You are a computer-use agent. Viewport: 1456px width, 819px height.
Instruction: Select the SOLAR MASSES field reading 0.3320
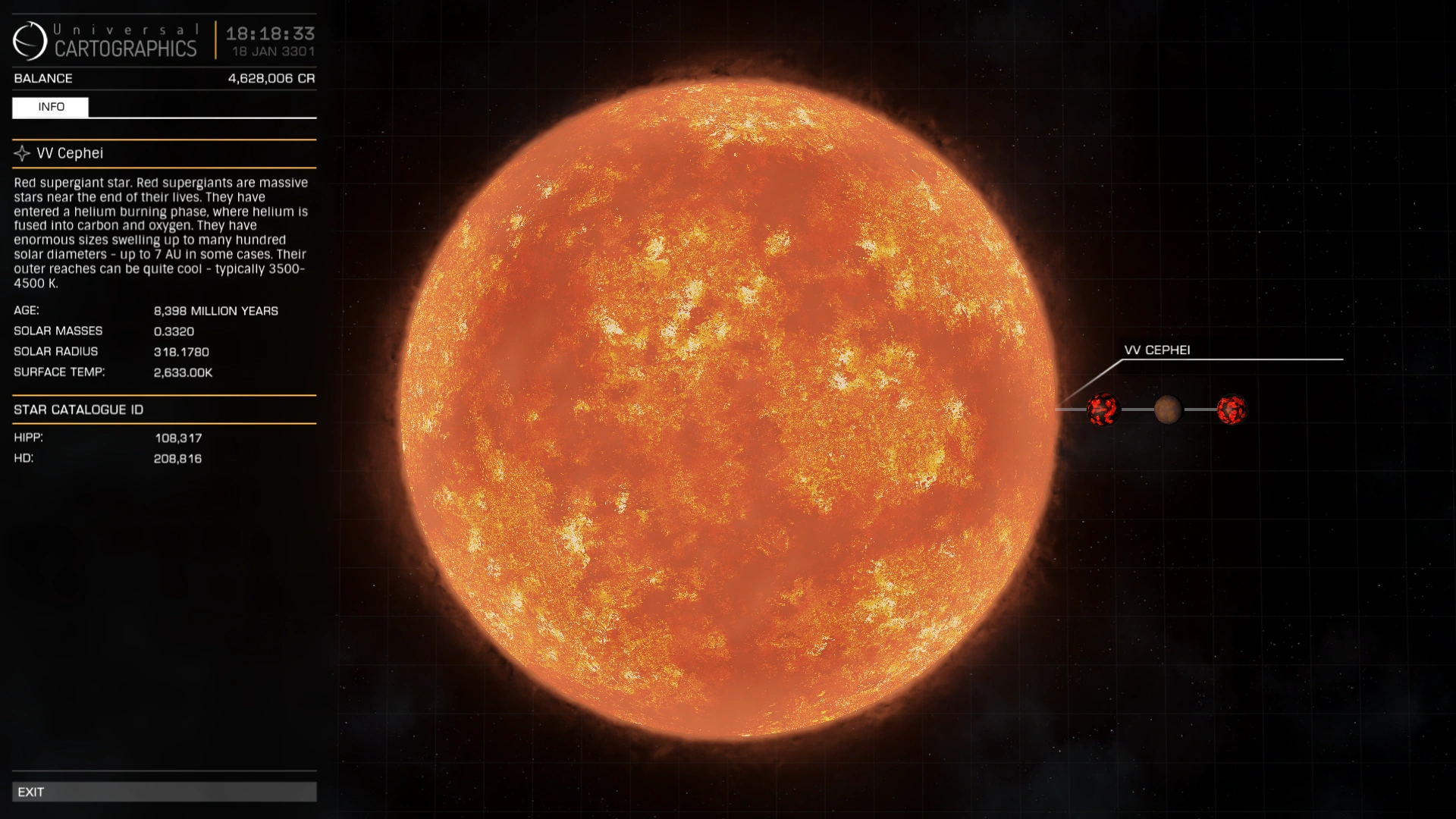tap(174, 331)
